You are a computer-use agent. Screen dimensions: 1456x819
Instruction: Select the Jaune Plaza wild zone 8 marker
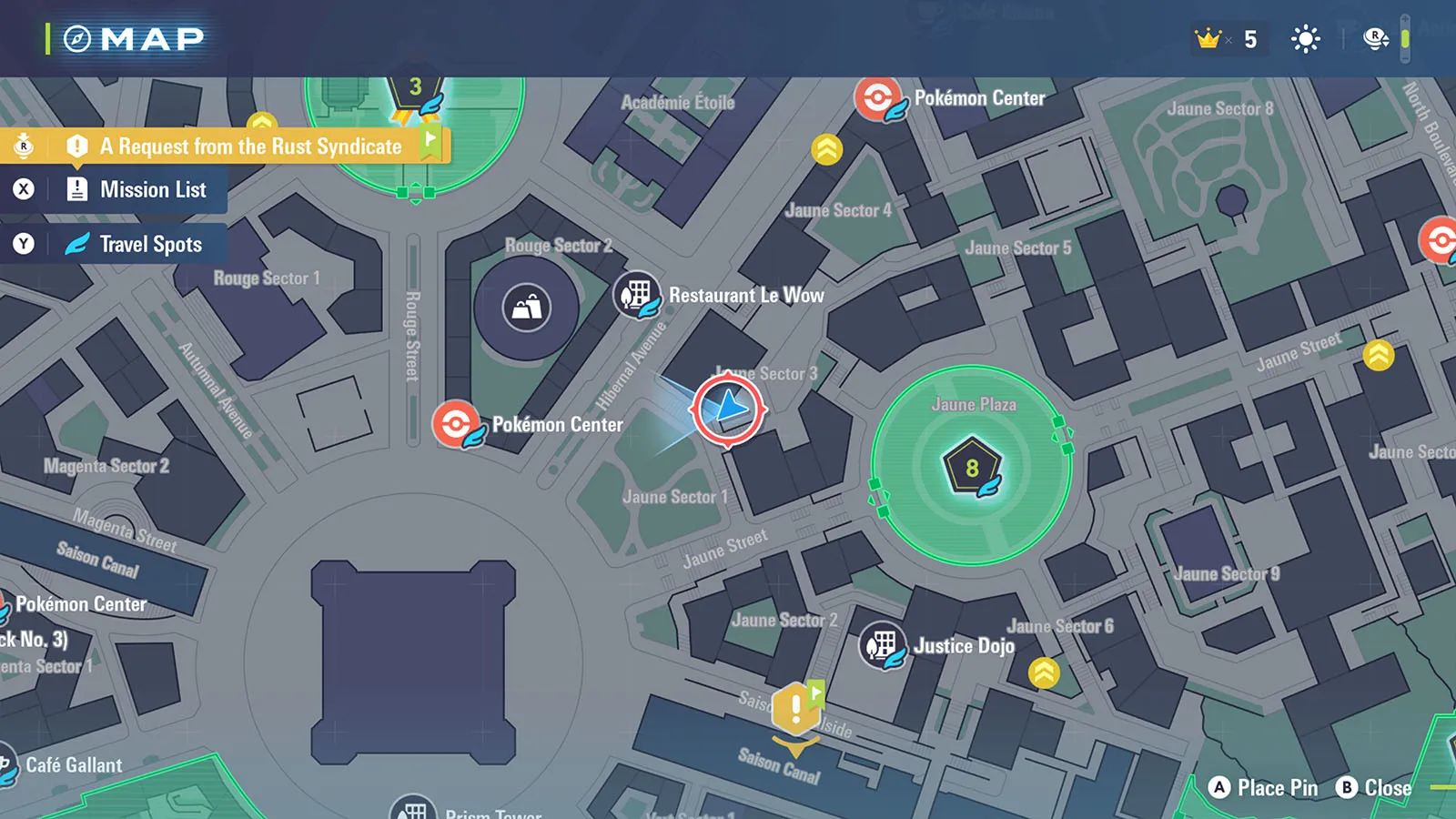(972, 468)
